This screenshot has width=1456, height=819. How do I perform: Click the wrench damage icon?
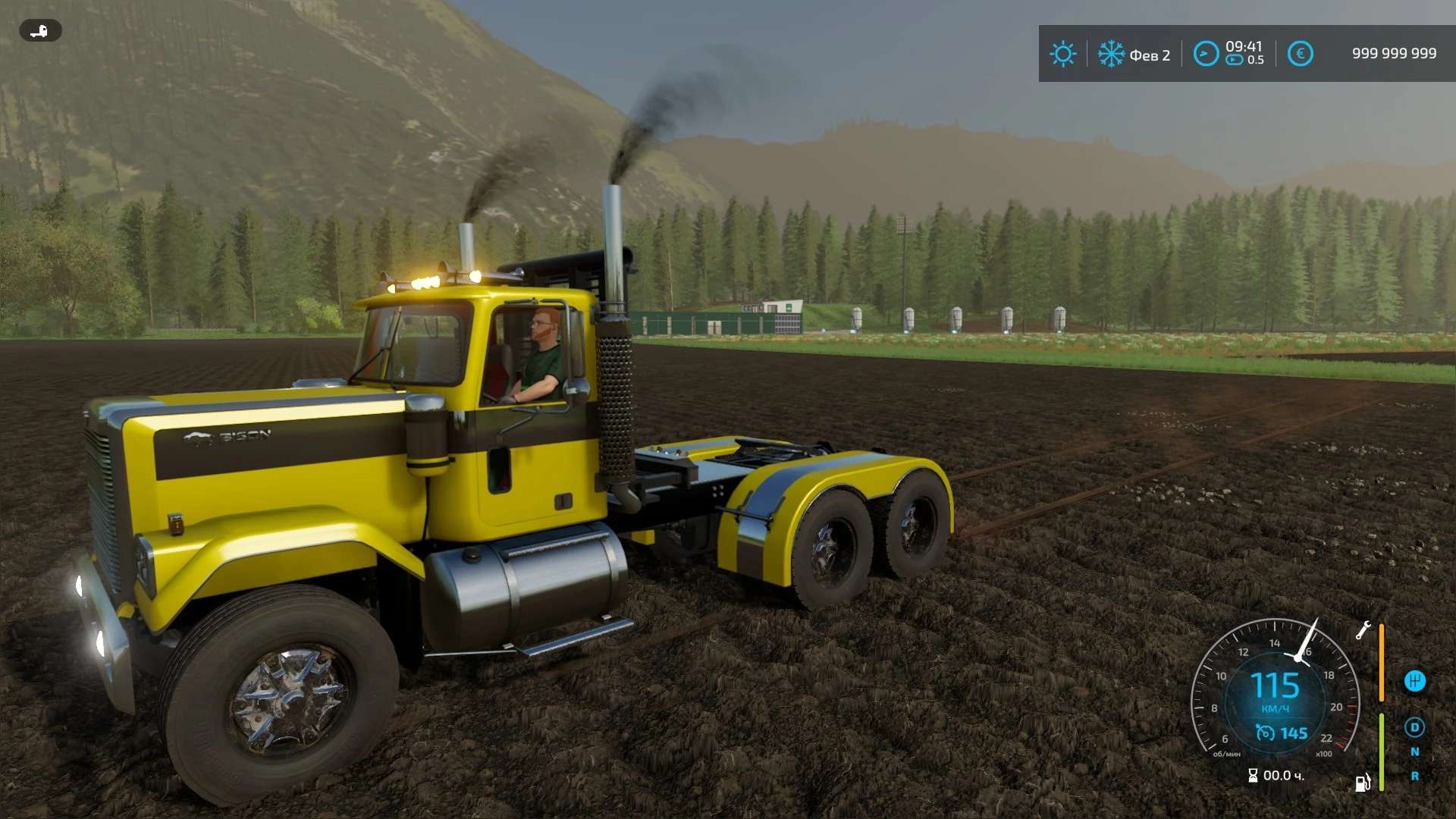pos(1363,630)
